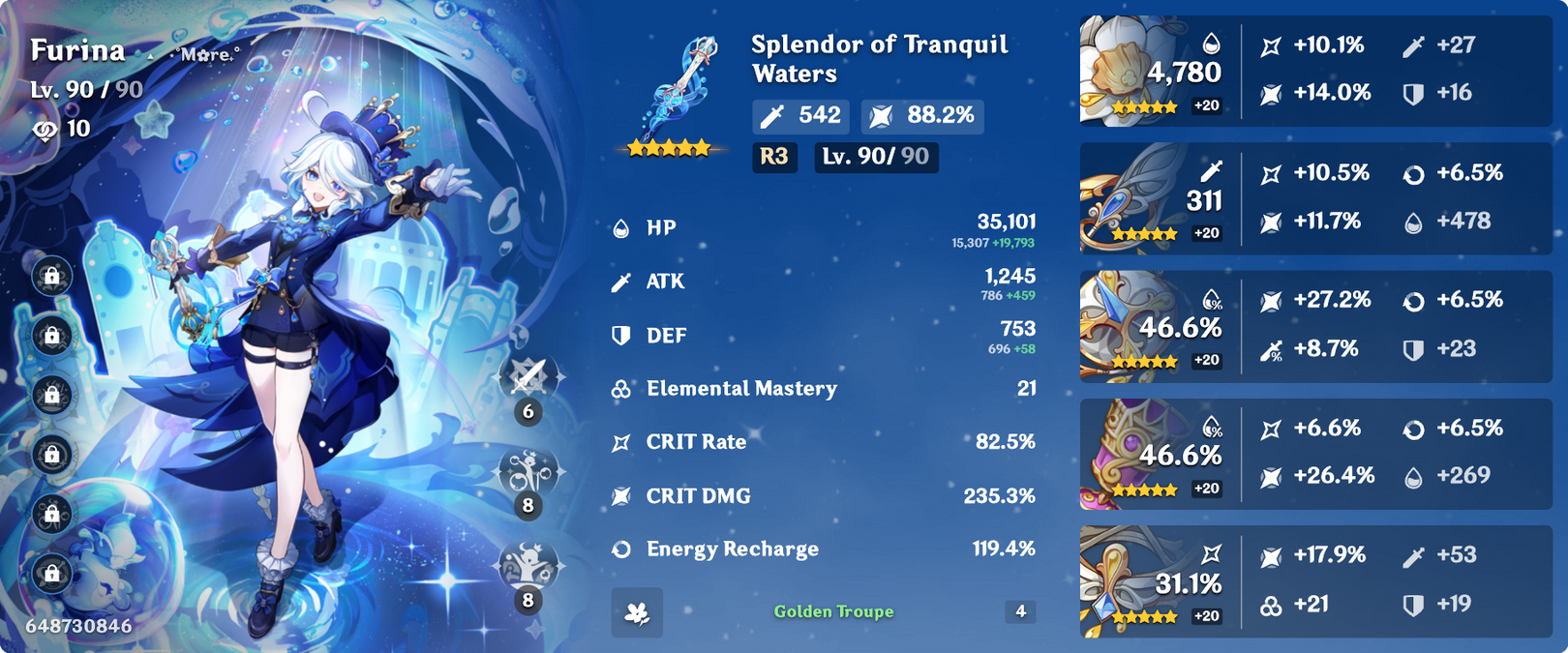Select the plume artifact with 311 ATK

pos(1123,199)
